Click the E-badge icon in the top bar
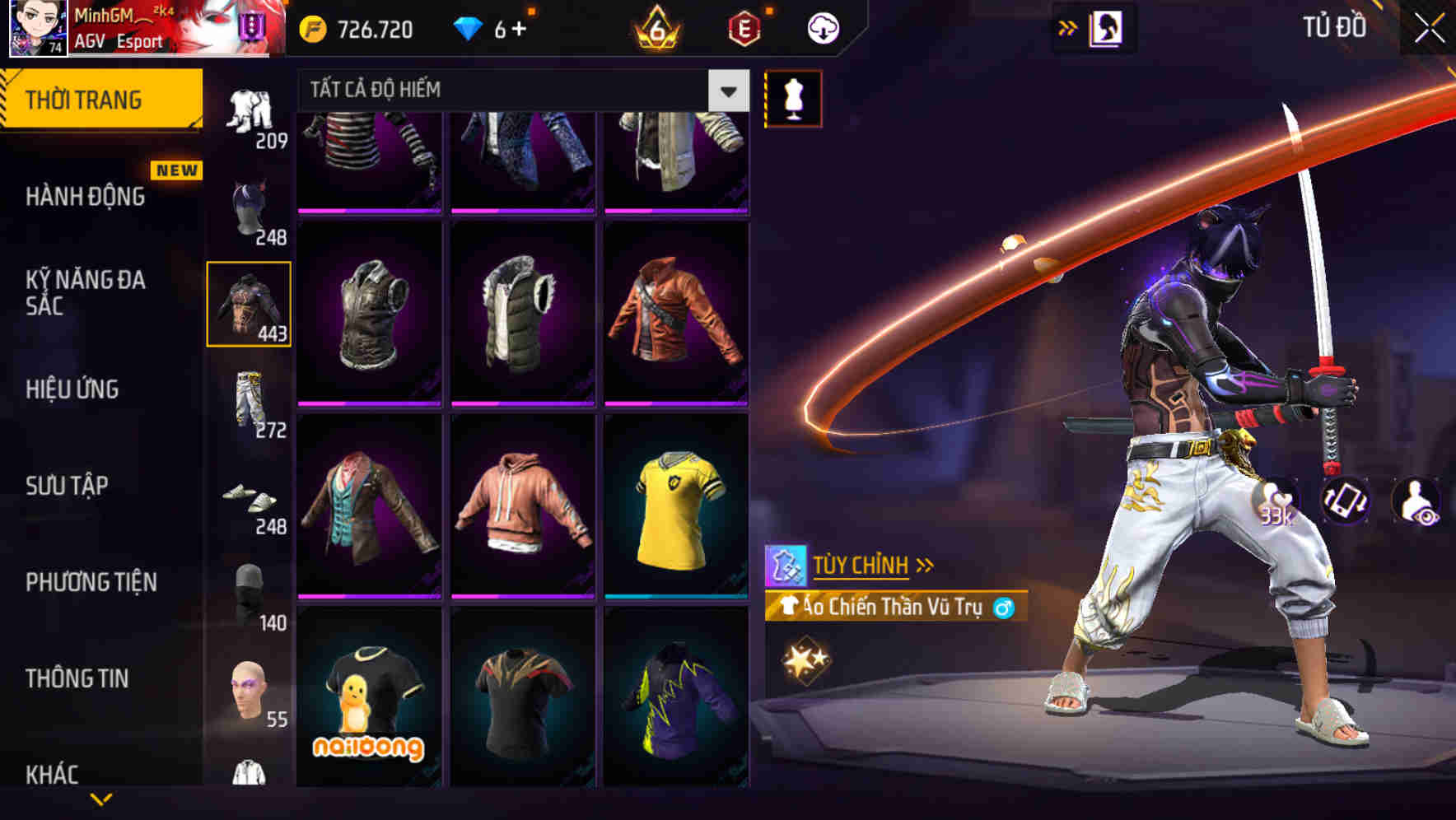This screenshot has width=1456, height=820. point(744,27)
